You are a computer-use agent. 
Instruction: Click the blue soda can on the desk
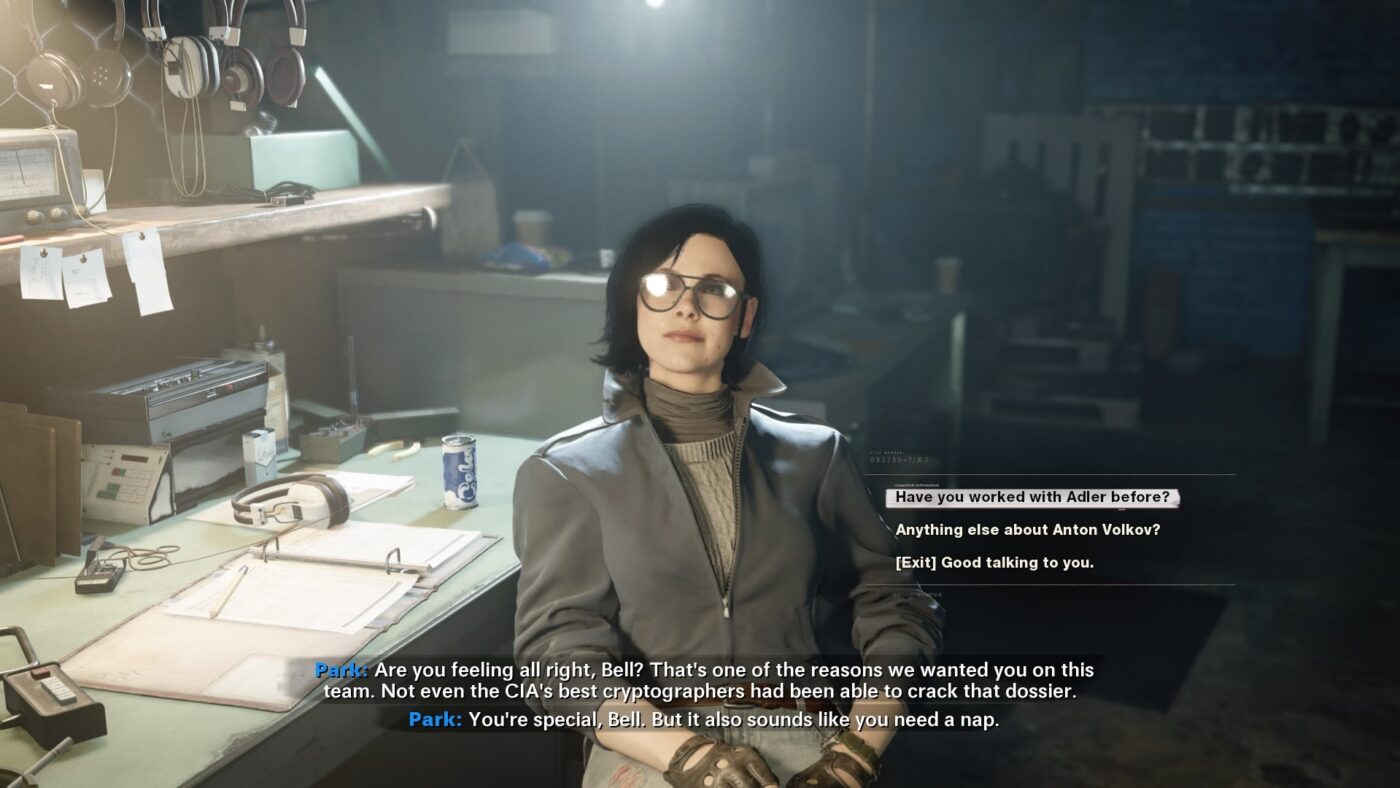461,470
